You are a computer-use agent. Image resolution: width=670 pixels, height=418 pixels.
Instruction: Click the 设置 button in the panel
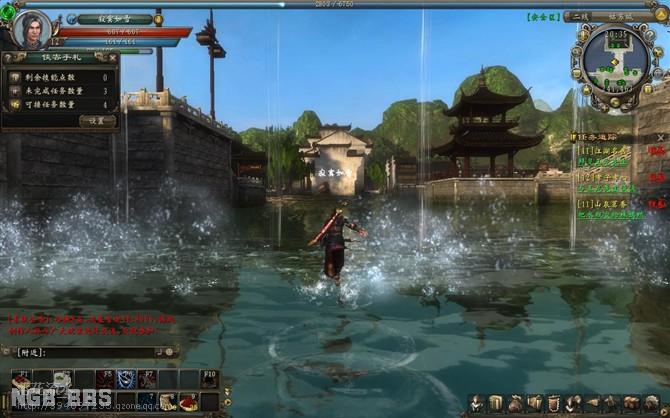coord(97,119)
